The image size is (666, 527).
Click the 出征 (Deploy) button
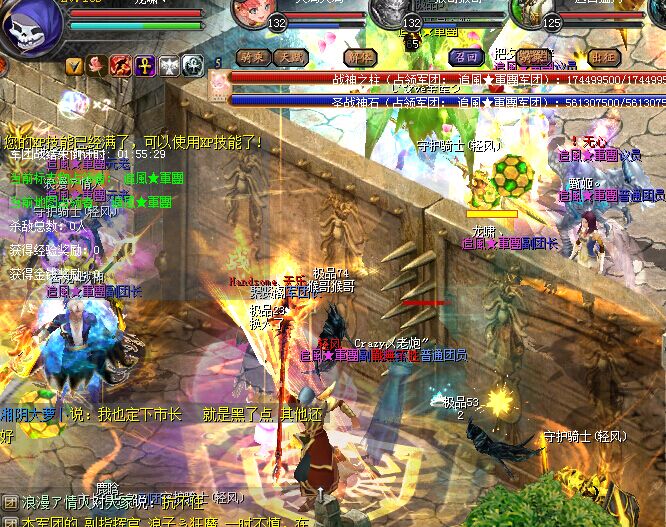pos(603,57)
